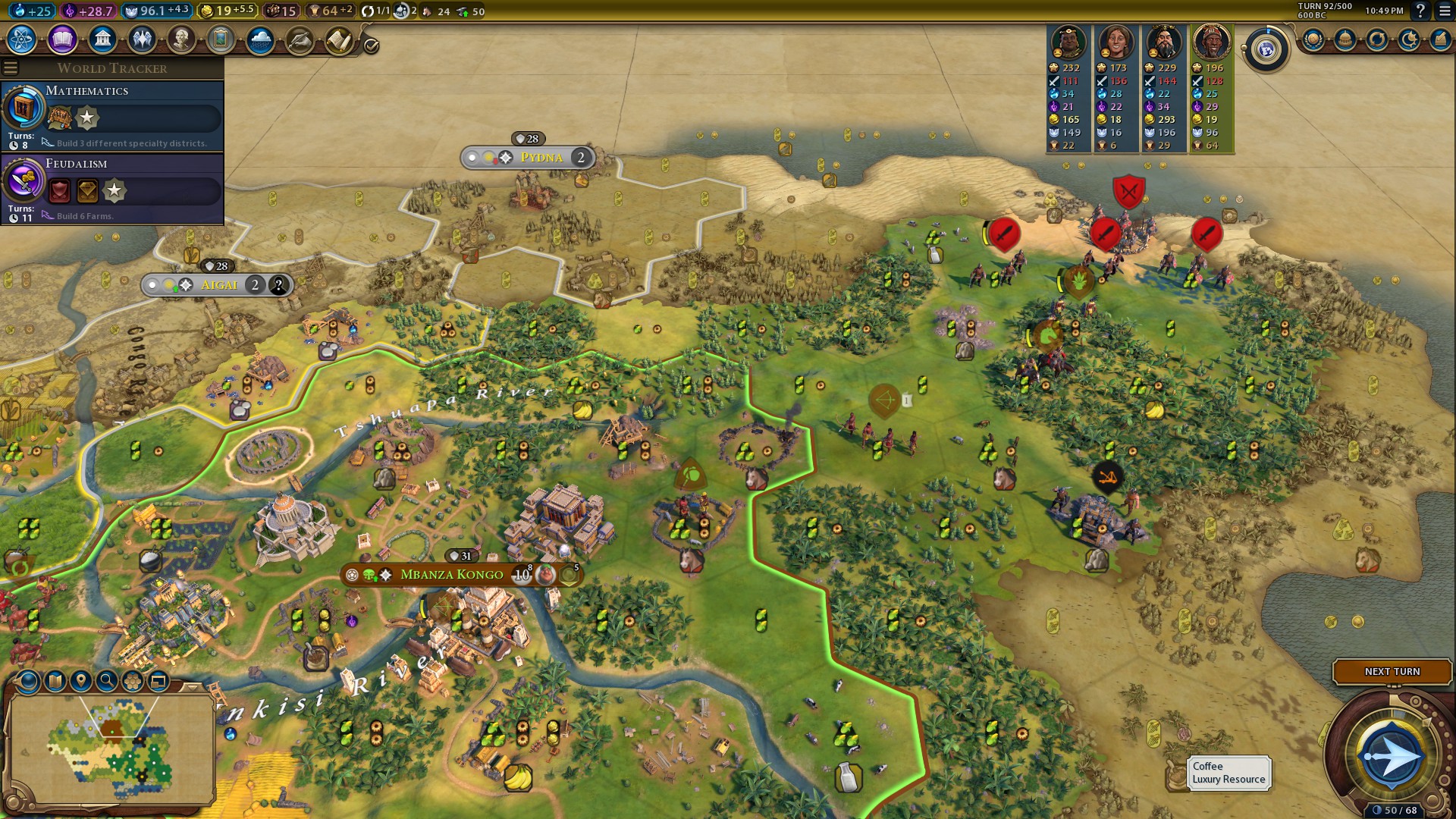1456x819 pixels.
Task: Open the Government building icon
Action: point(102,39)
